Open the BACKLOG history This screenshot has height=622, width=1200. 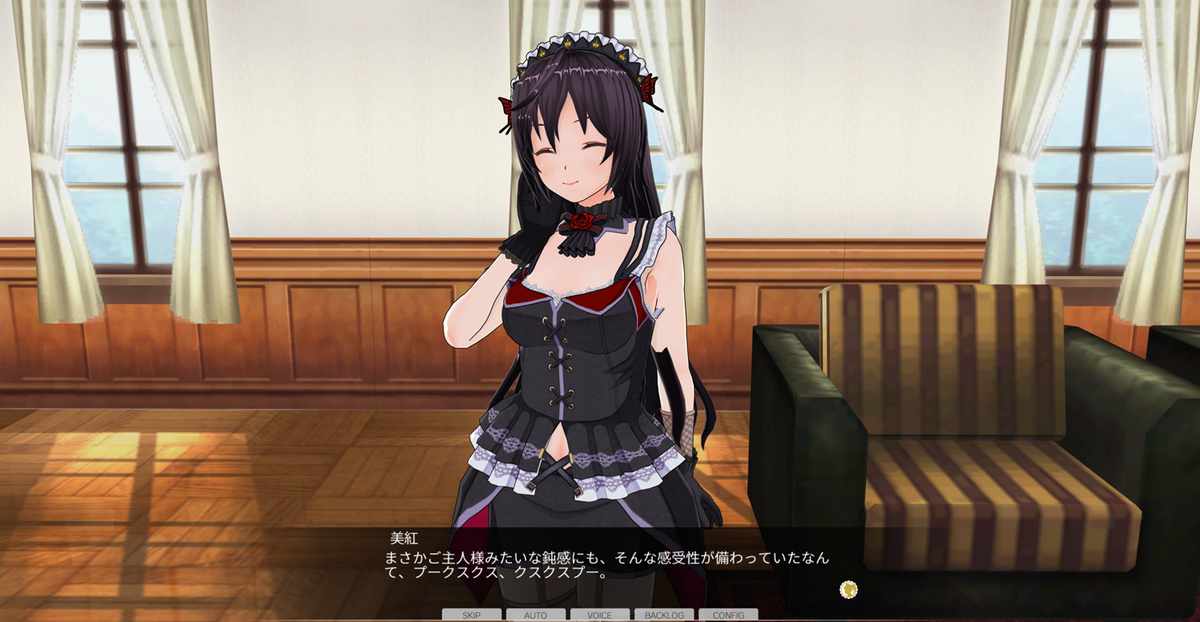click(x=664, y=615)
